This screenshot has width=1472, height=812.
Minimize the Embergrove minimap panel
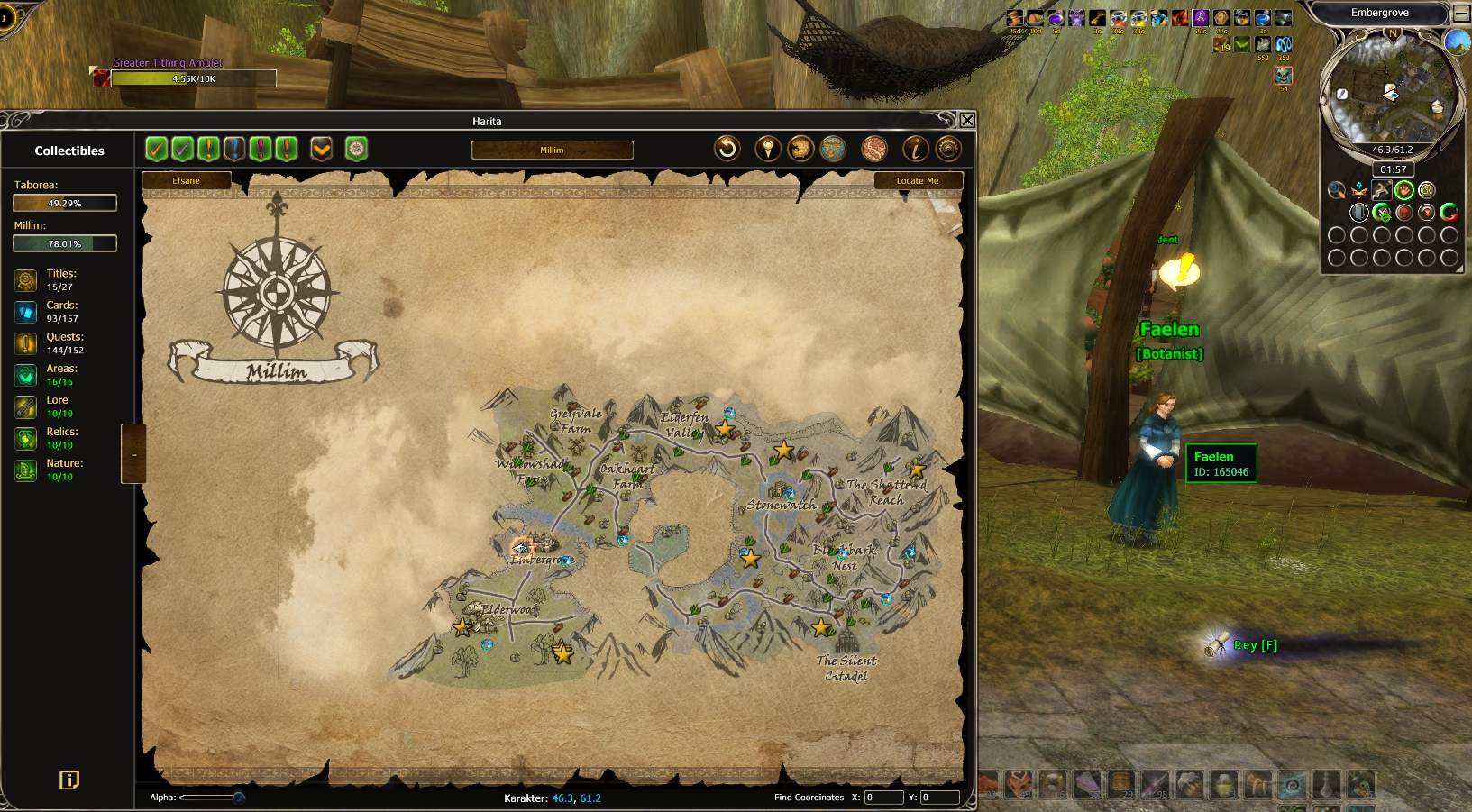pyautogui.click(x=1461, y=14)
